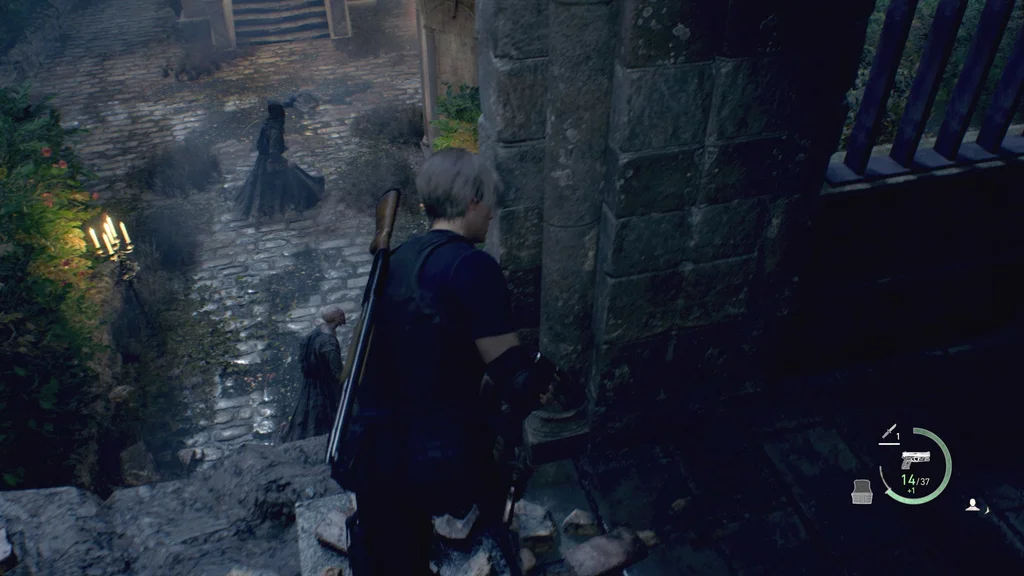Select the handgun weapon icon
The image size is (1024, 576).
(915, 460)
